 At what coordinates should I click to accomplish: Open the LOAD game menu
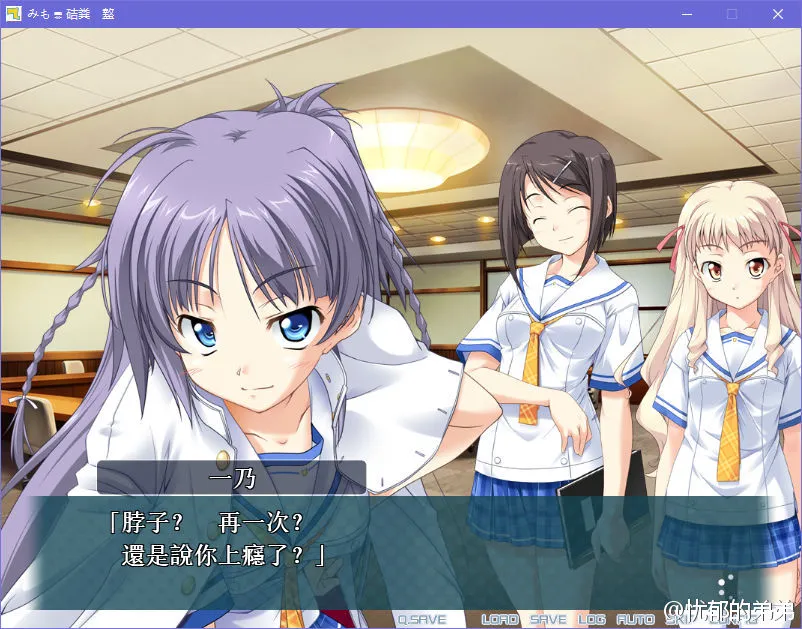coord(500,620)
